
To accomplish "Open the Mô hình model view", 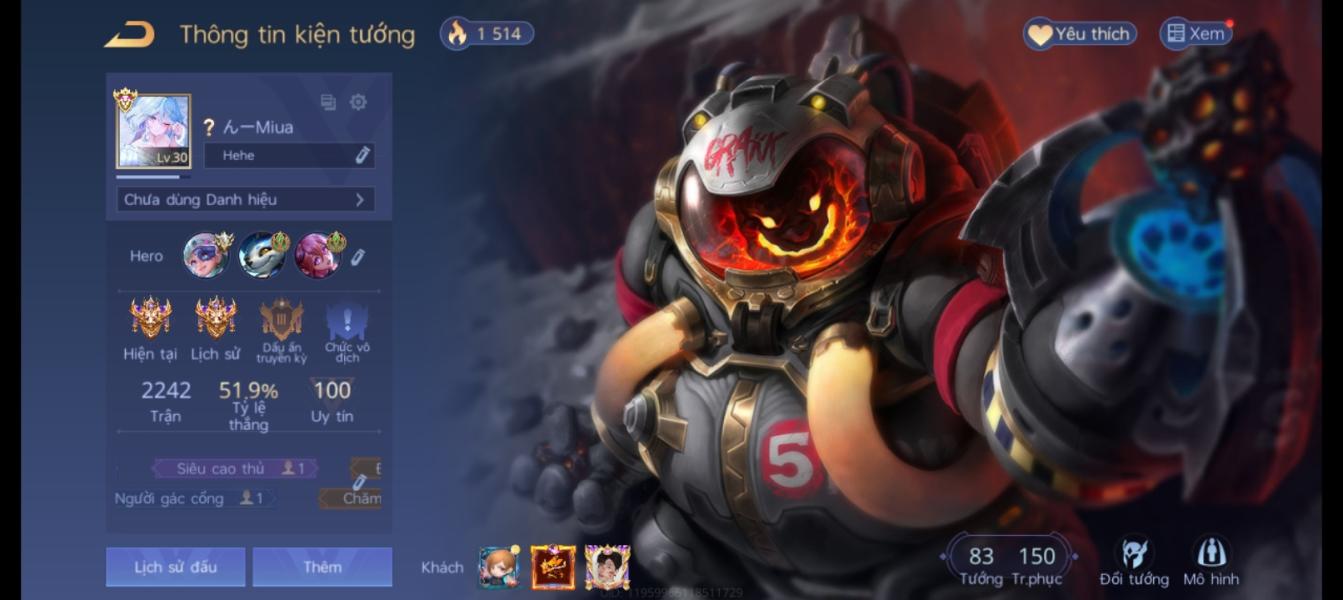I will click(x=1211, y=561).
